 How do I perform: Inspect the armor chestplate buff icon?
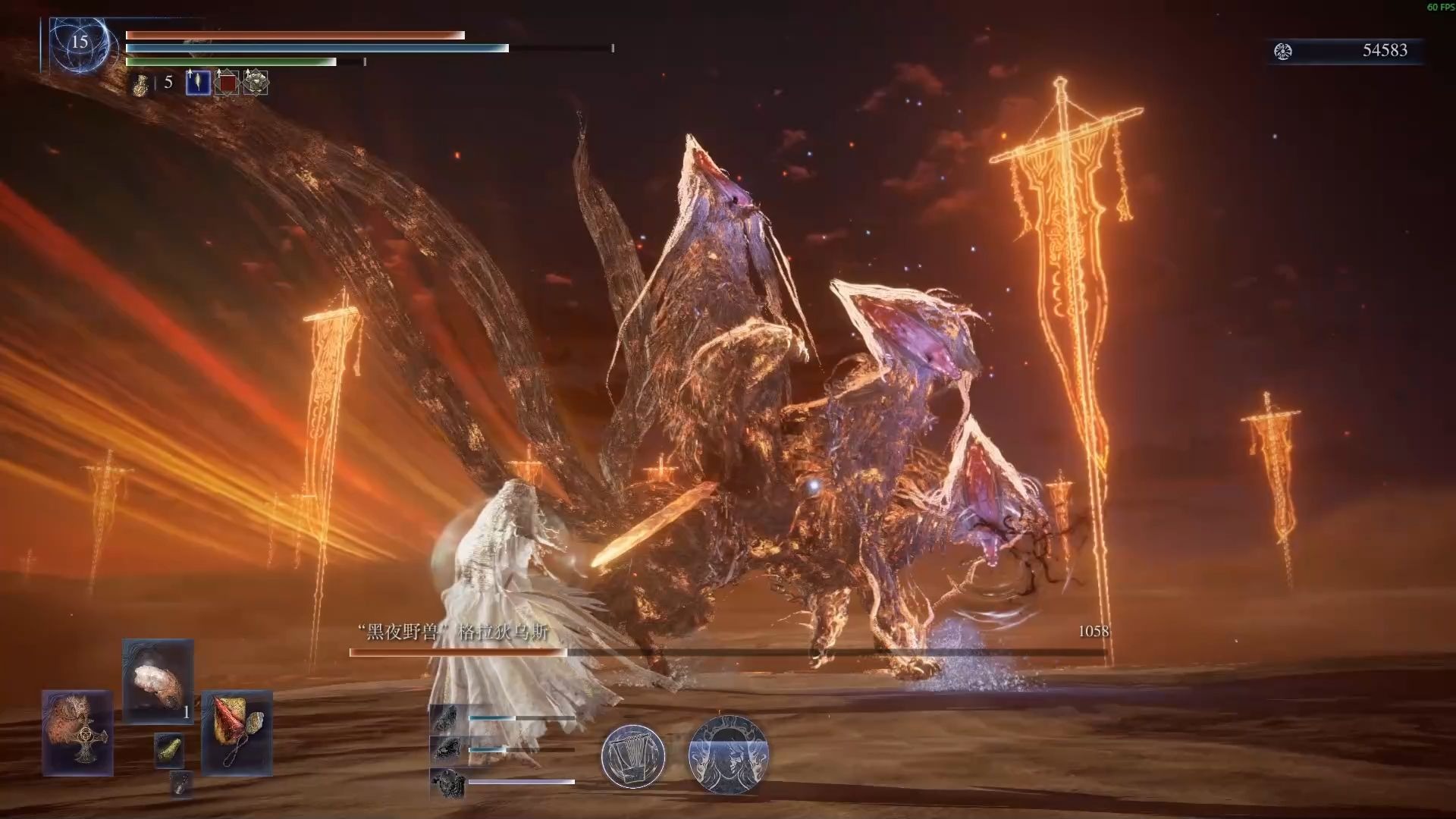click(x=256, y=83)
